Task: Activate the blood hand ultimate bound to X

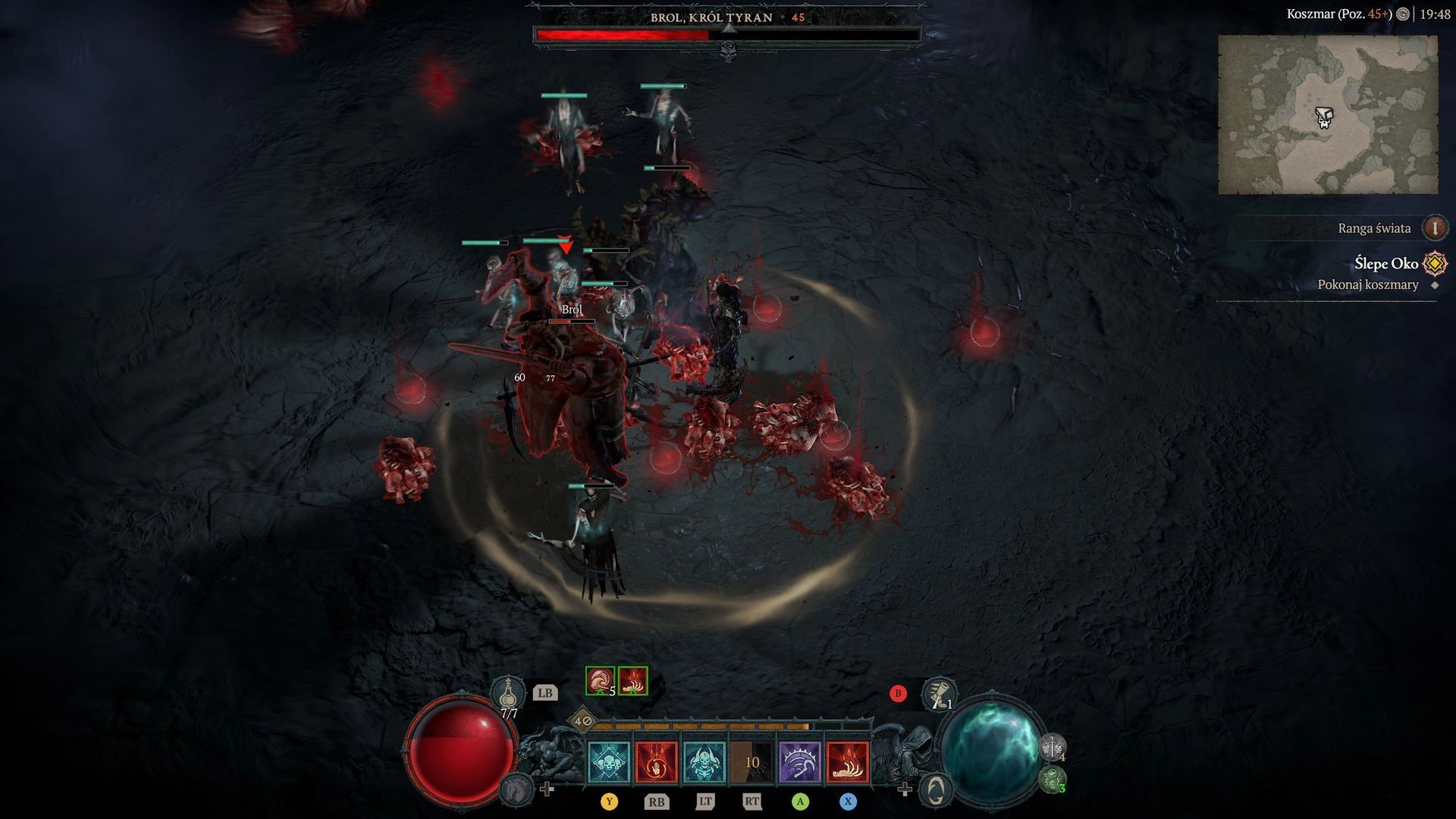Action: 849,762
